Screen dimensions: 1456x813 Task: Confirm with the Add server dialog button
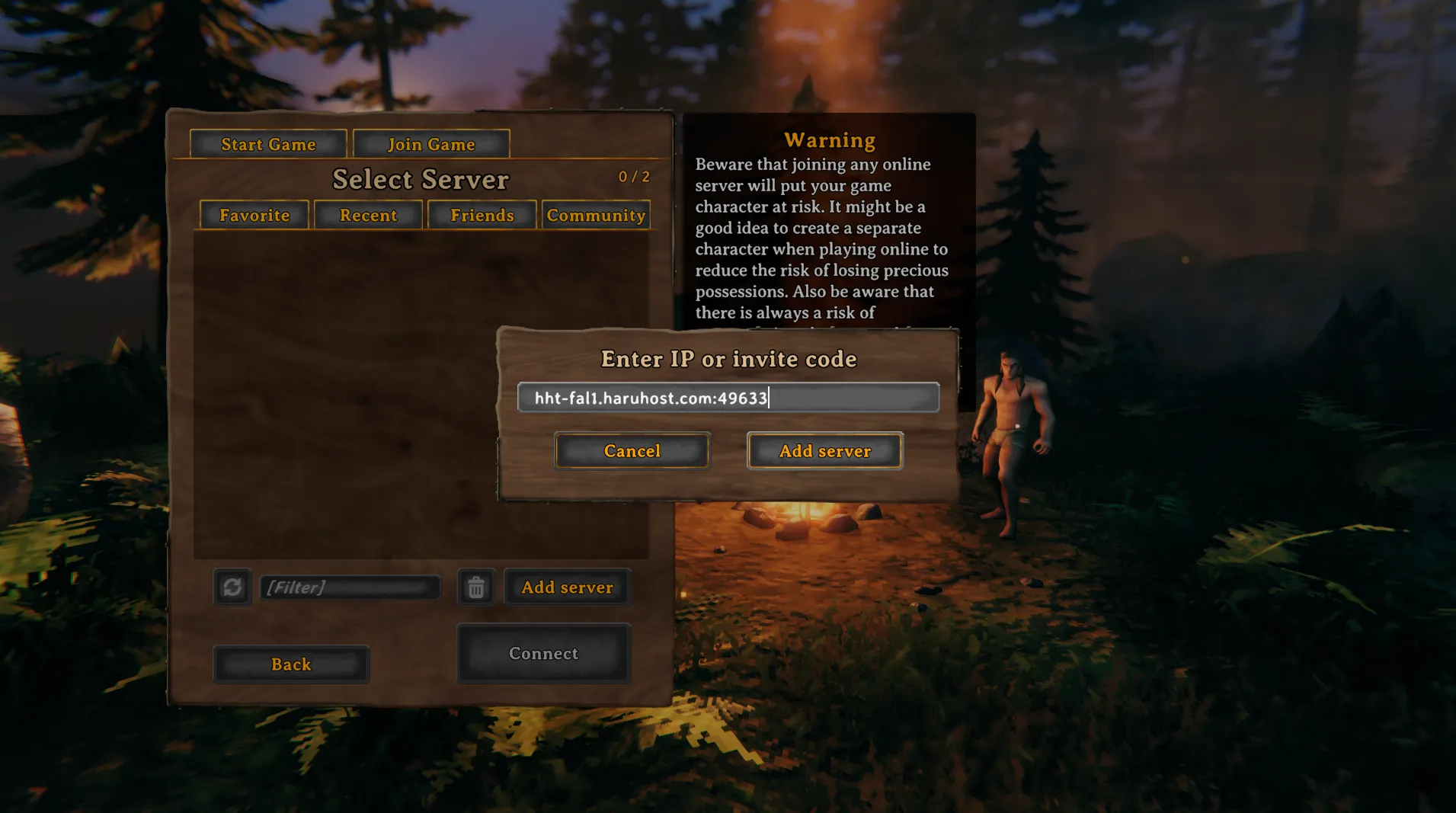point(825,450)
